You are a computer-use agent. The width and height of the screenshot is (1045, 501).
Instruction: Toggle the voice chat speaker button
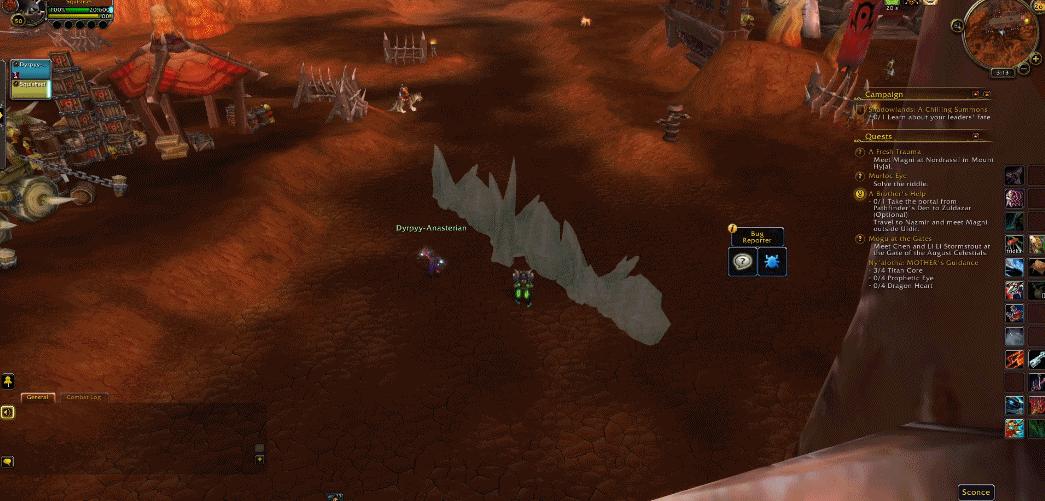[7, 412]
